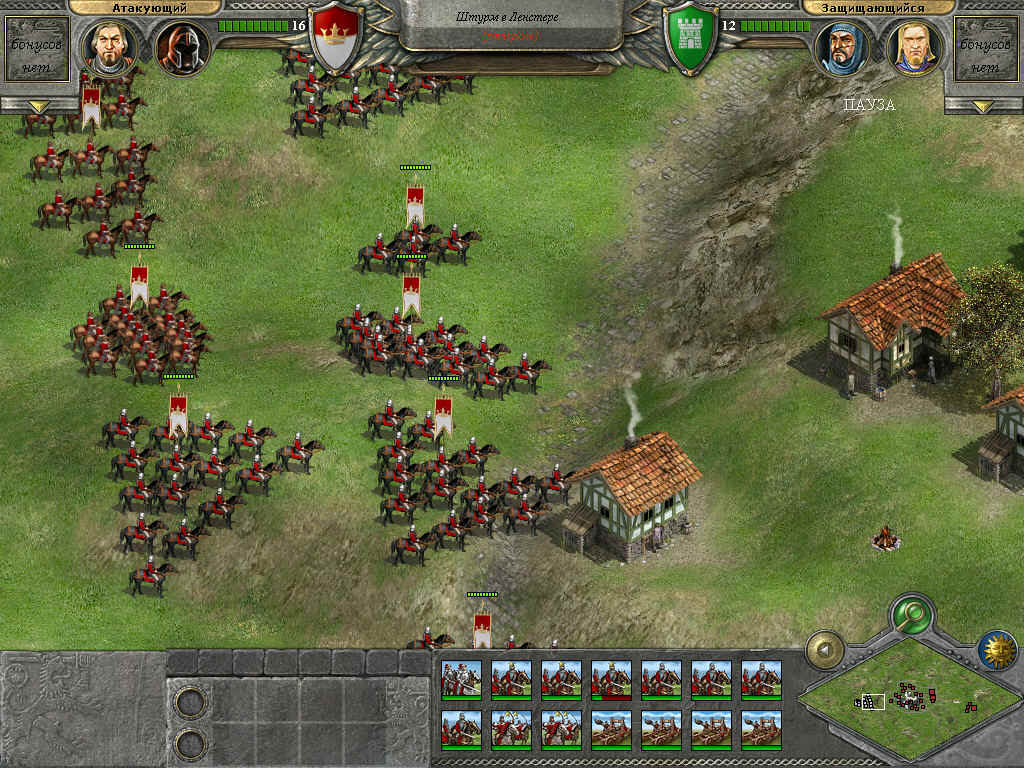
Task: Activate the green magnifying glass button
Action: click(911, 611)
